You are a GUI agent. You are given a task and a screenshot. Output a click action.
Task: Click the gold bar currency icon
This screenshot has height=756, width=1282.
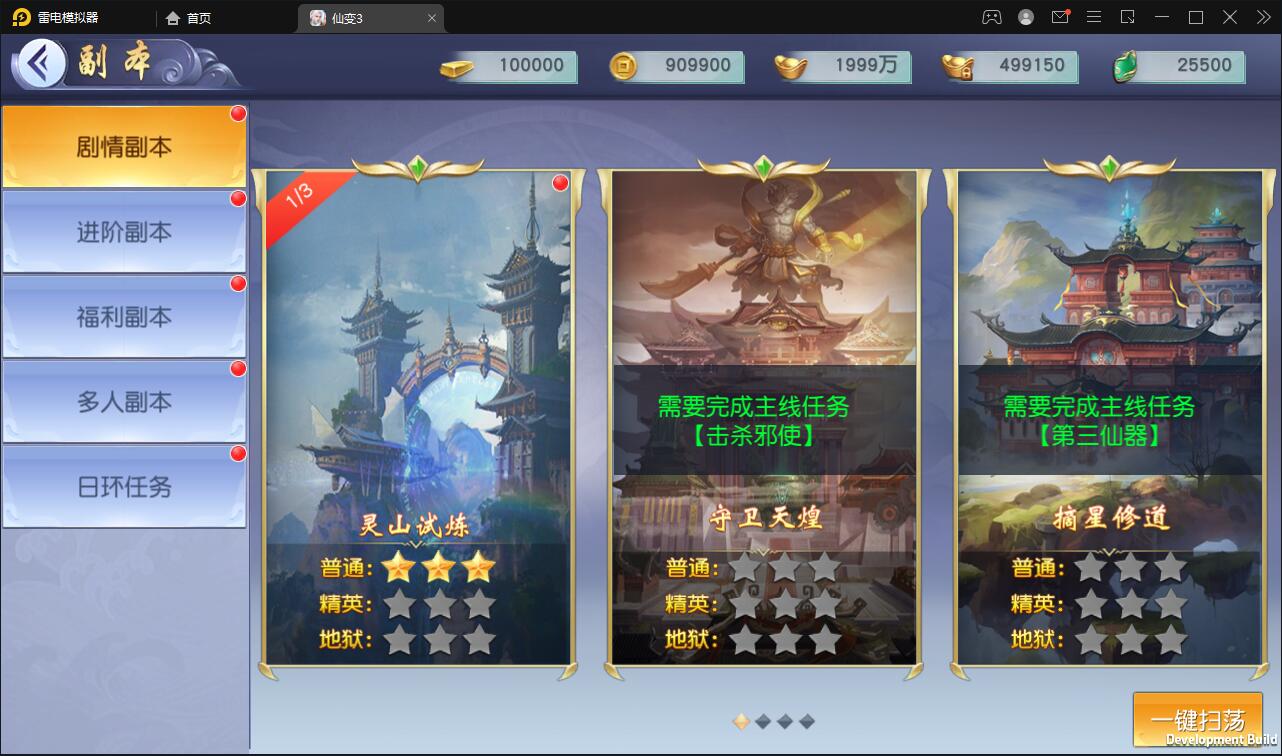(455, 67)
